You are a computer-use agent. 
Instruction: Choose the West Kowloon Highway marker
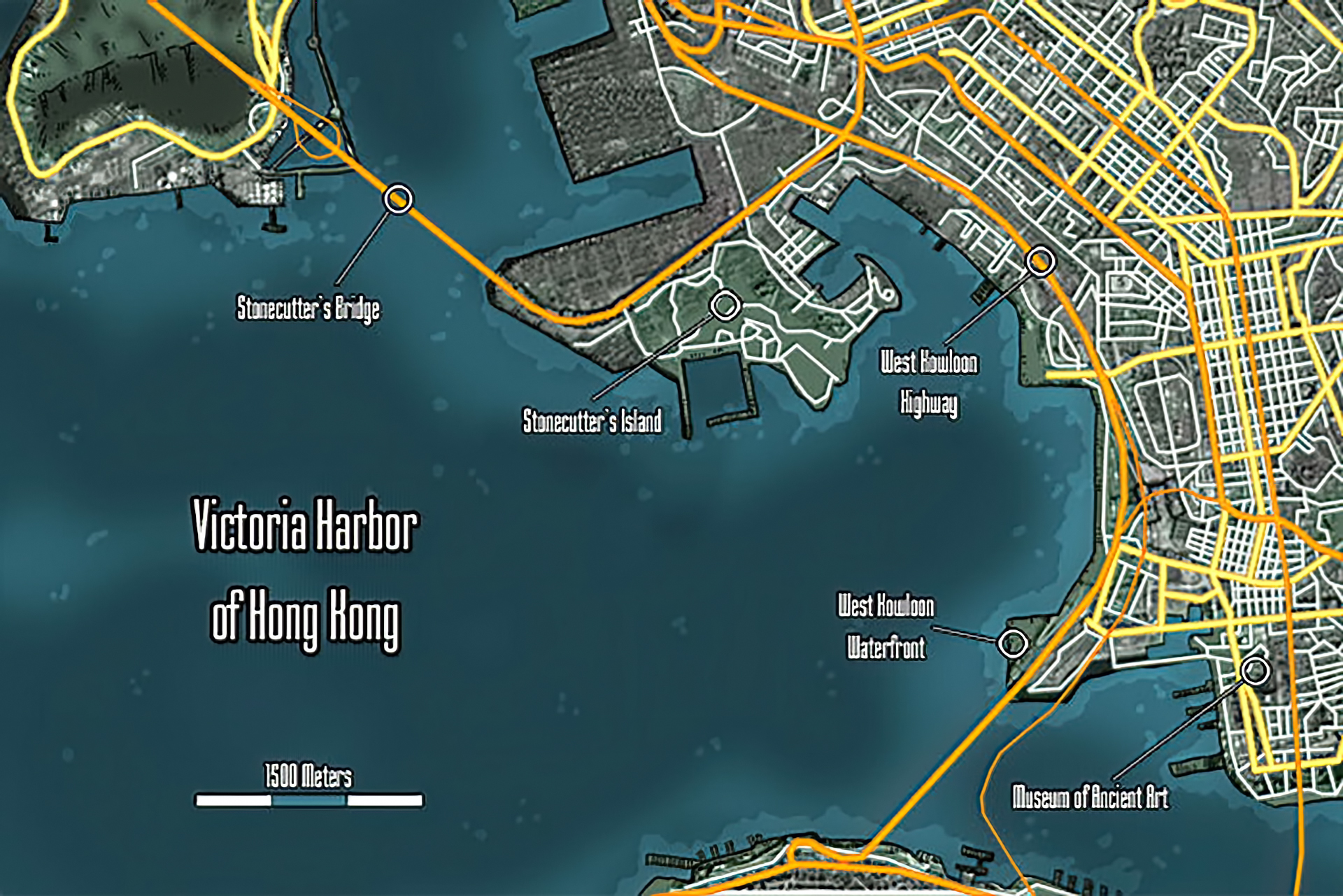point(1040,262)
